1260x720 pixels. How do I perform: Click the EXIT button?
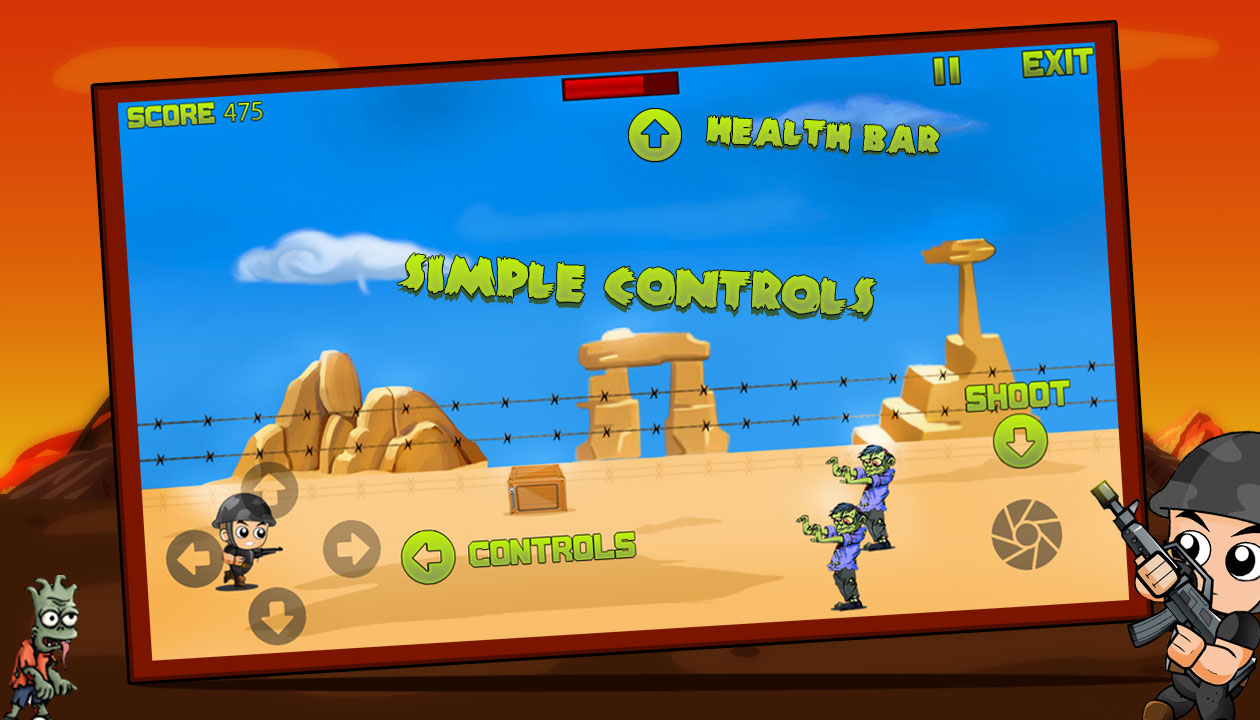pyautogui.click(x=1056, y=64)
